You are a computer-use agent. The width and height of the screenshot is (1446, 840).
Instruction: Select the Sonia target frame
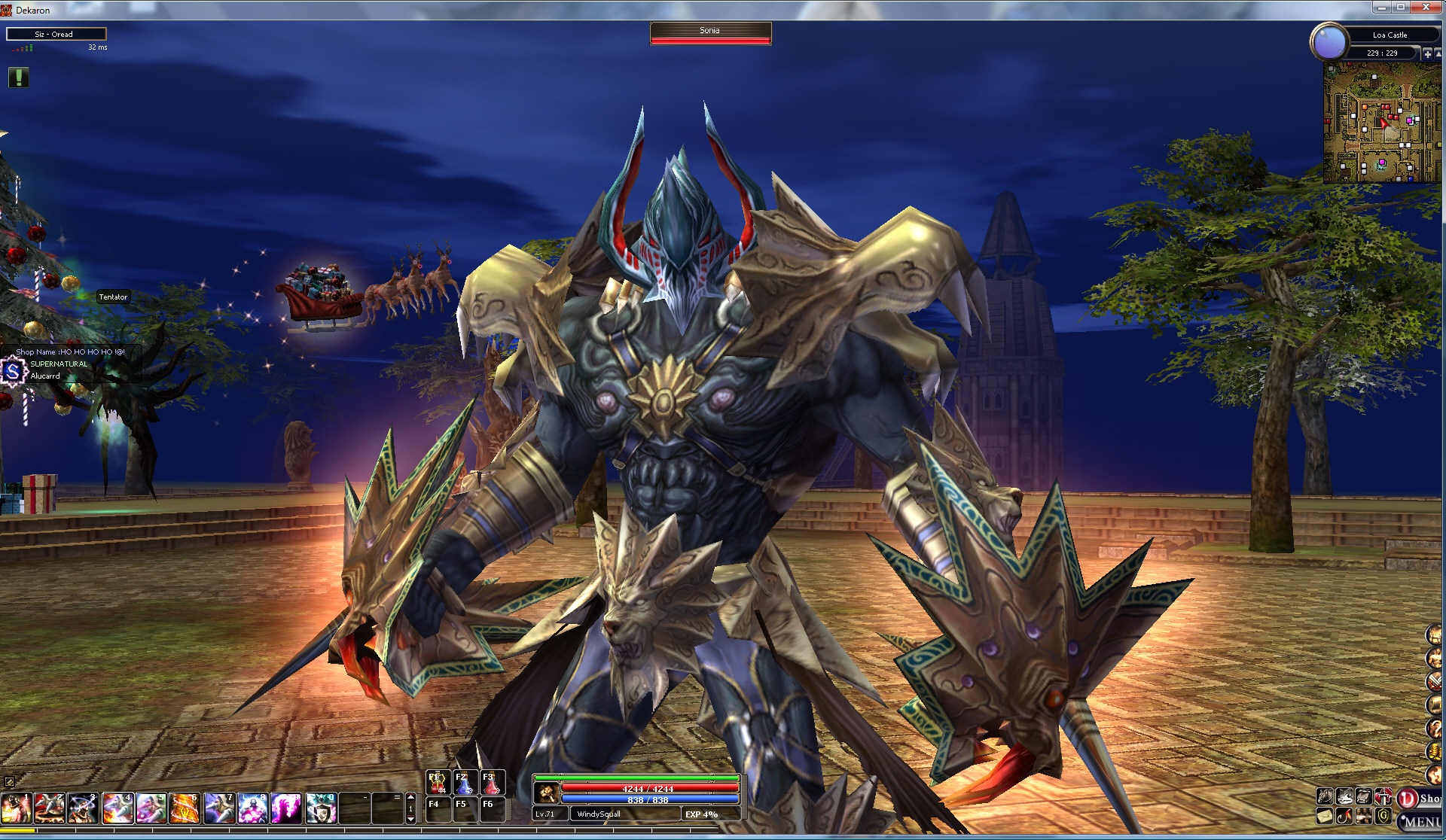point(710,34)
